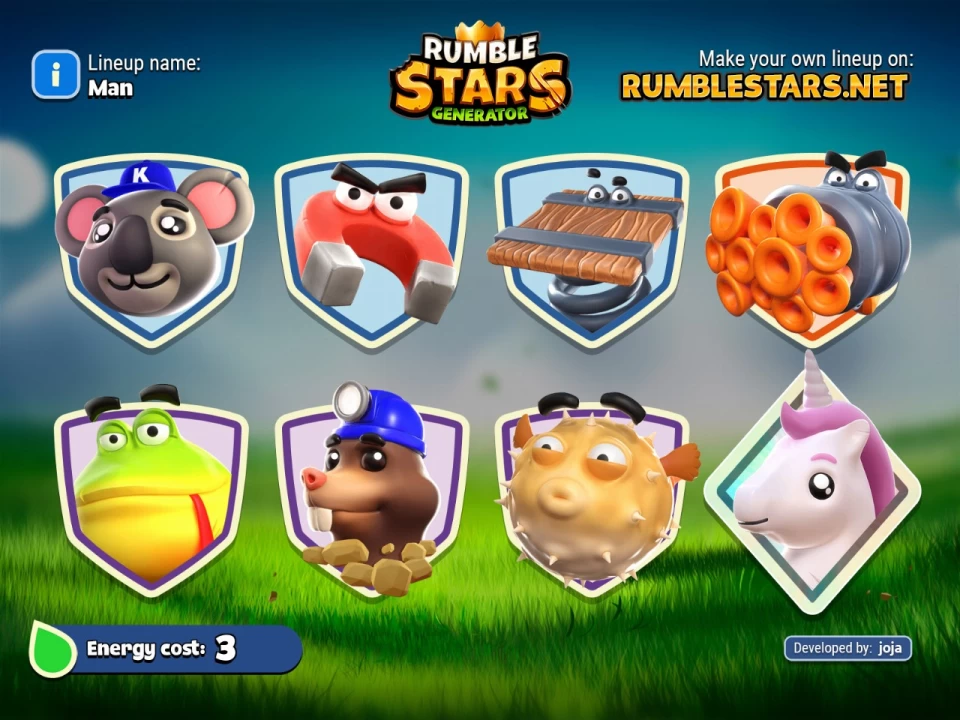Select the koala with blue cap card
Viewport: 960px width, 720px height.
[x=150, y=245]
